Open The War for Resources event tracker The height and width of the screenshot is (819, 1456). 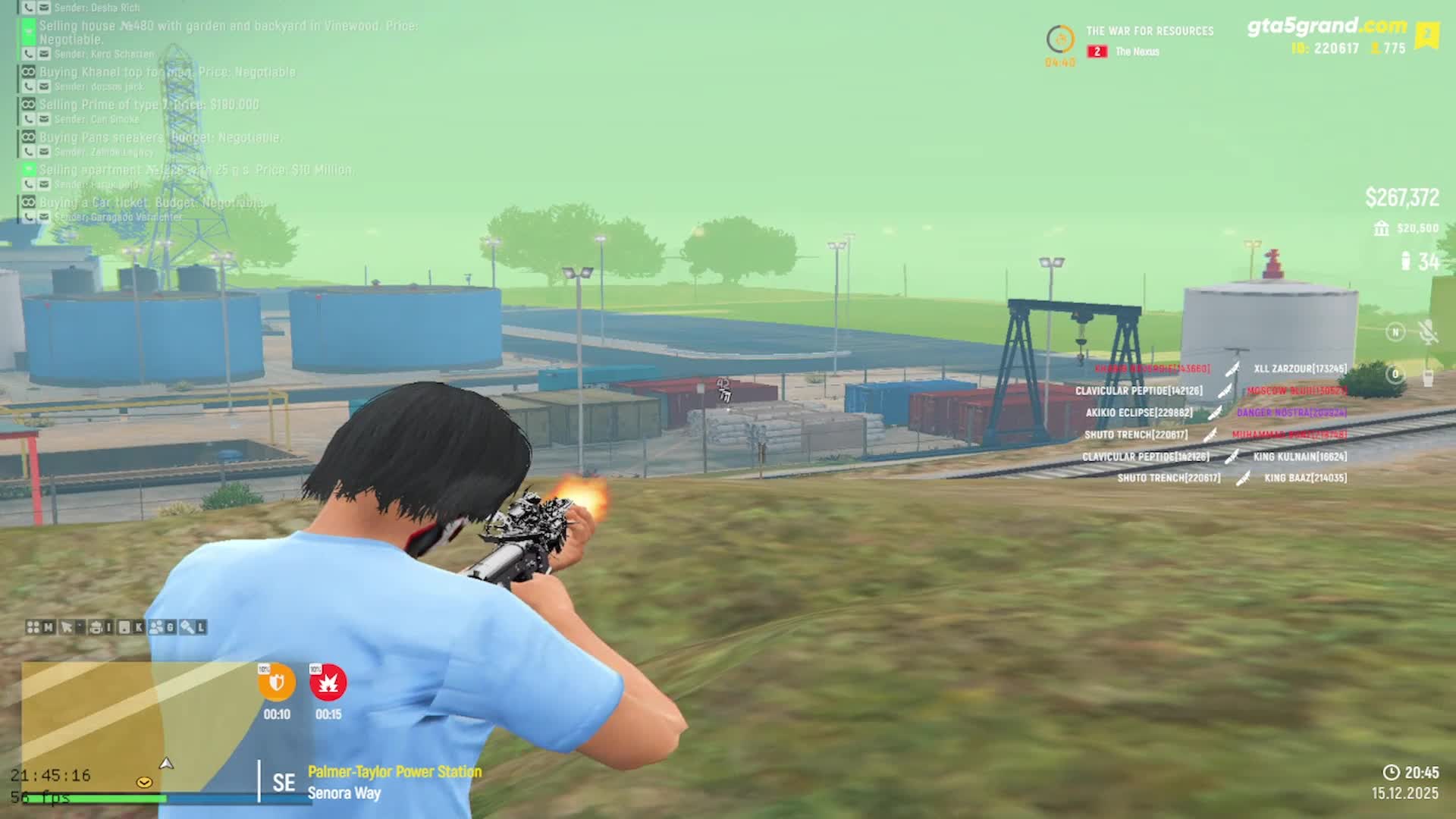1149,32
